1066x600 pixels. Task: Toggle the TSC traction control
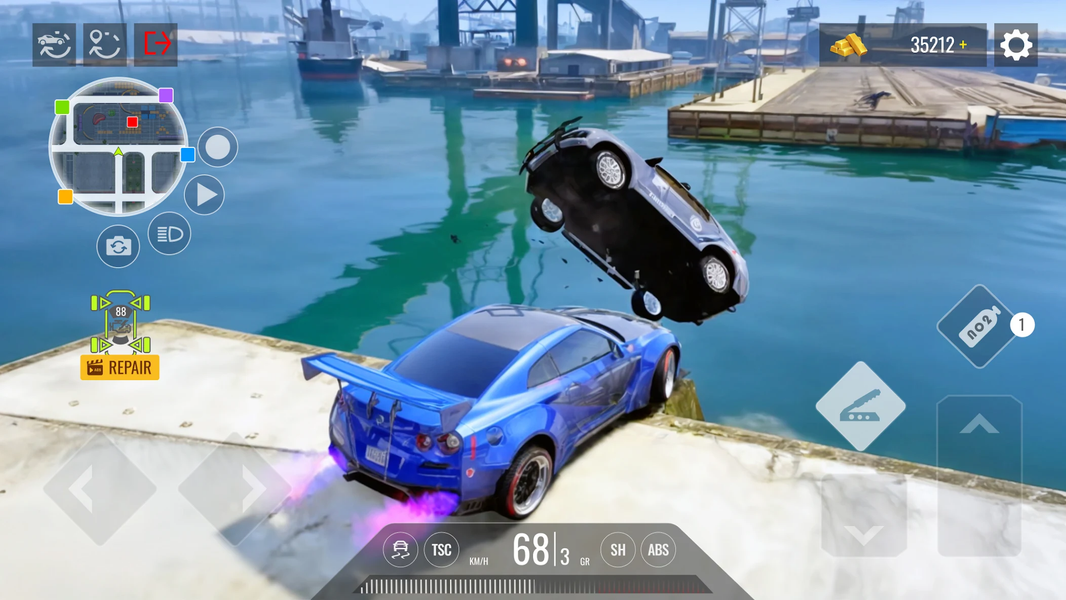(441, 549)
